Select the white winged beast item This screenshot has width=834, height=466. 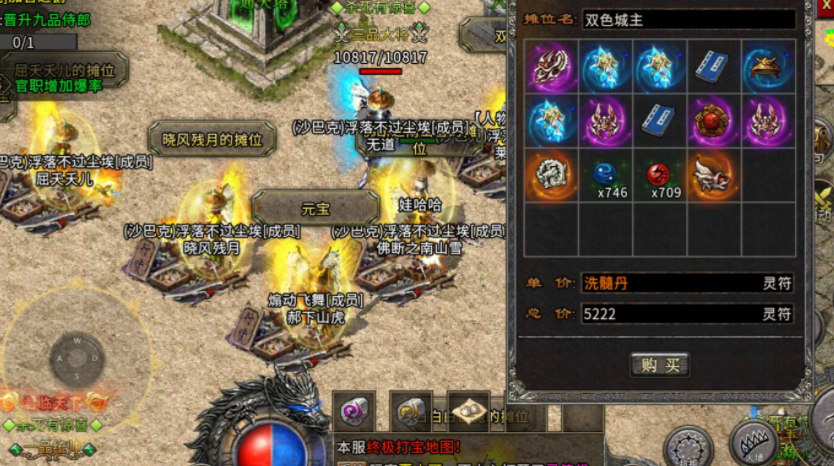[x=714, y=175]
